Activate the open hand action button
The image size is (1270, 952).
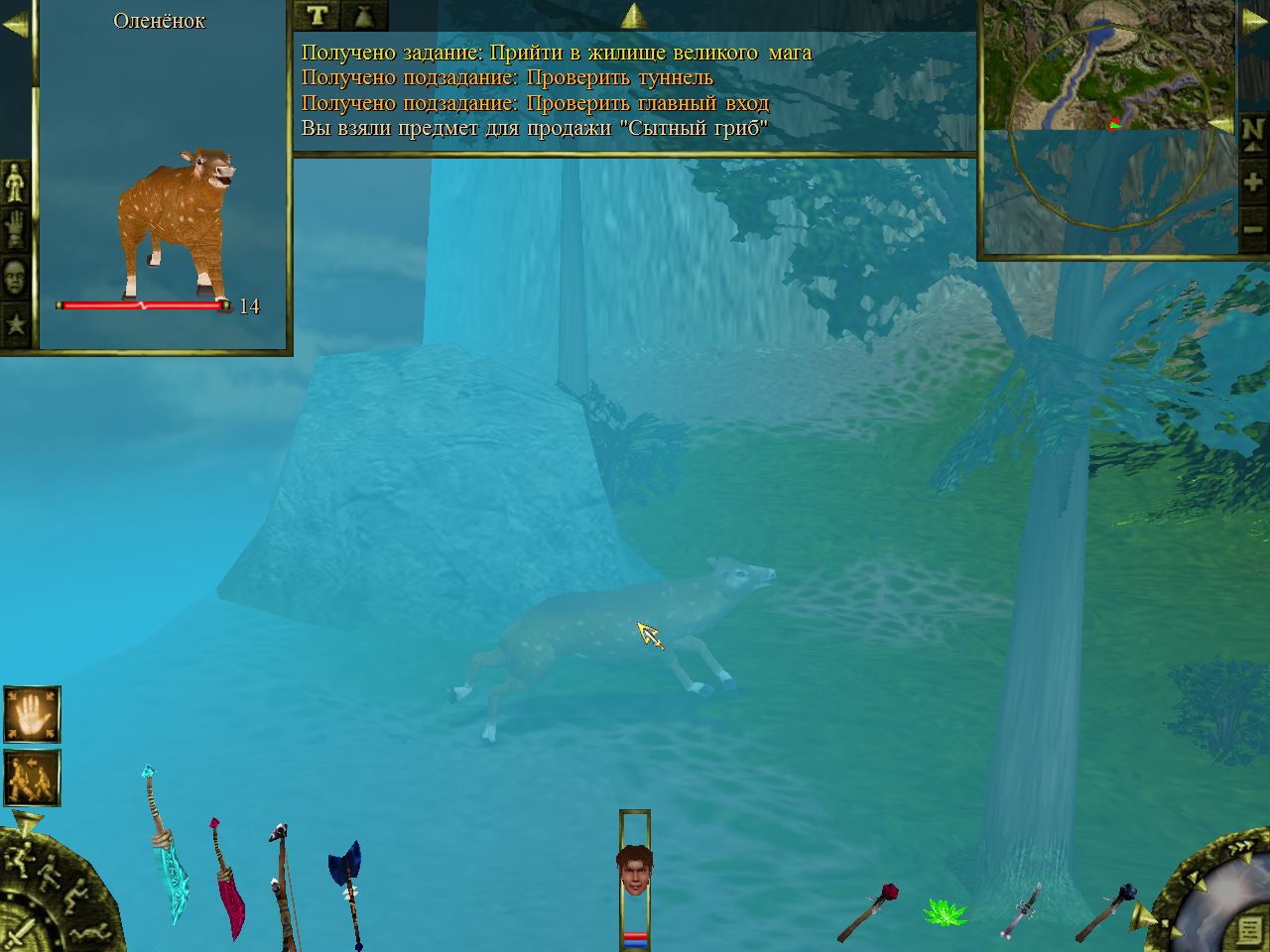tap(32, 714)
